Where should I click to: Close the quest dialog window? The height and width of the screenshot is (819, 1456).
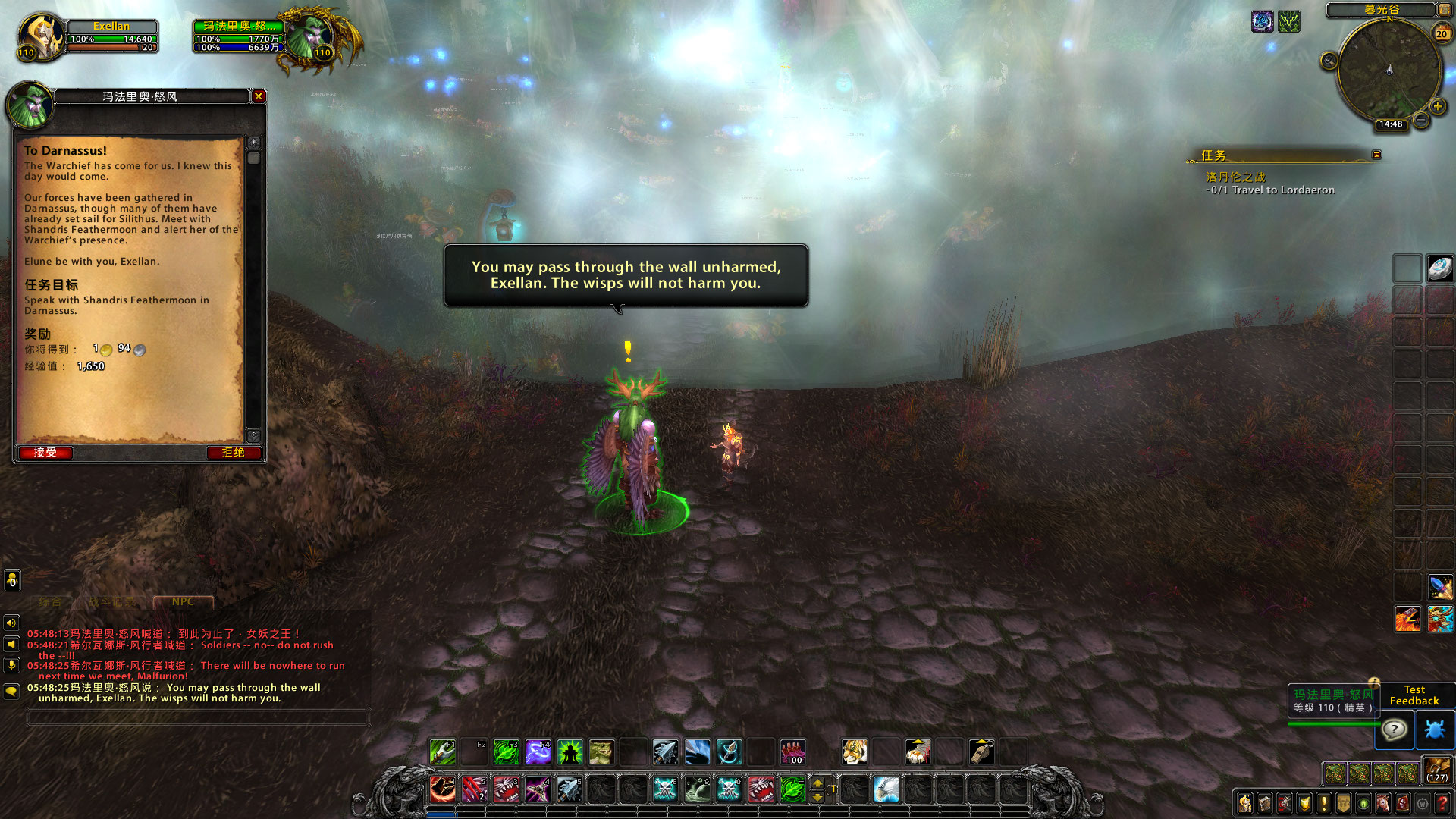tap(259, 96)
